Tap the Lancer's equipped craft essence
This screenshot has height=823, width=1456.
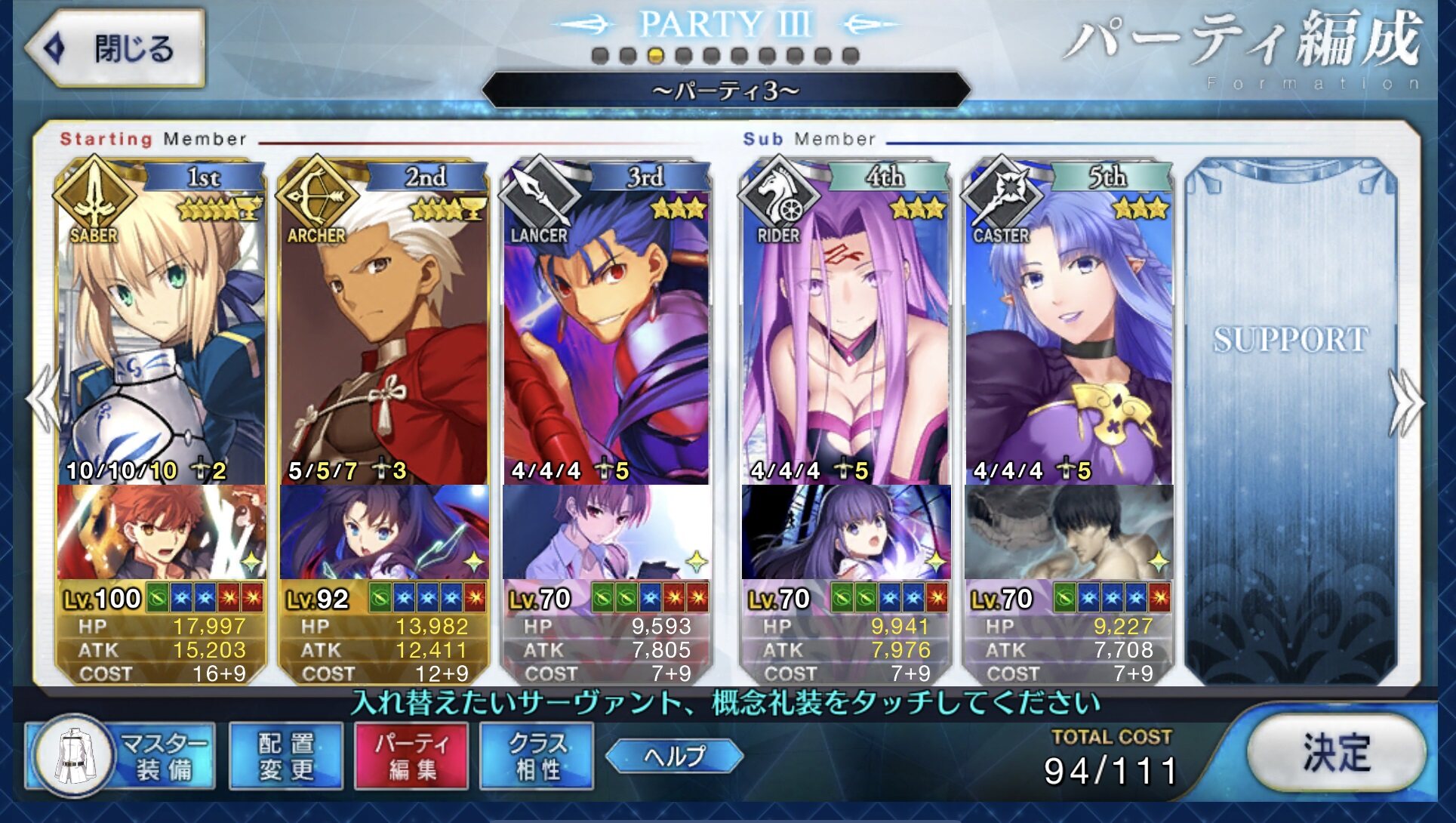[607, 532]
